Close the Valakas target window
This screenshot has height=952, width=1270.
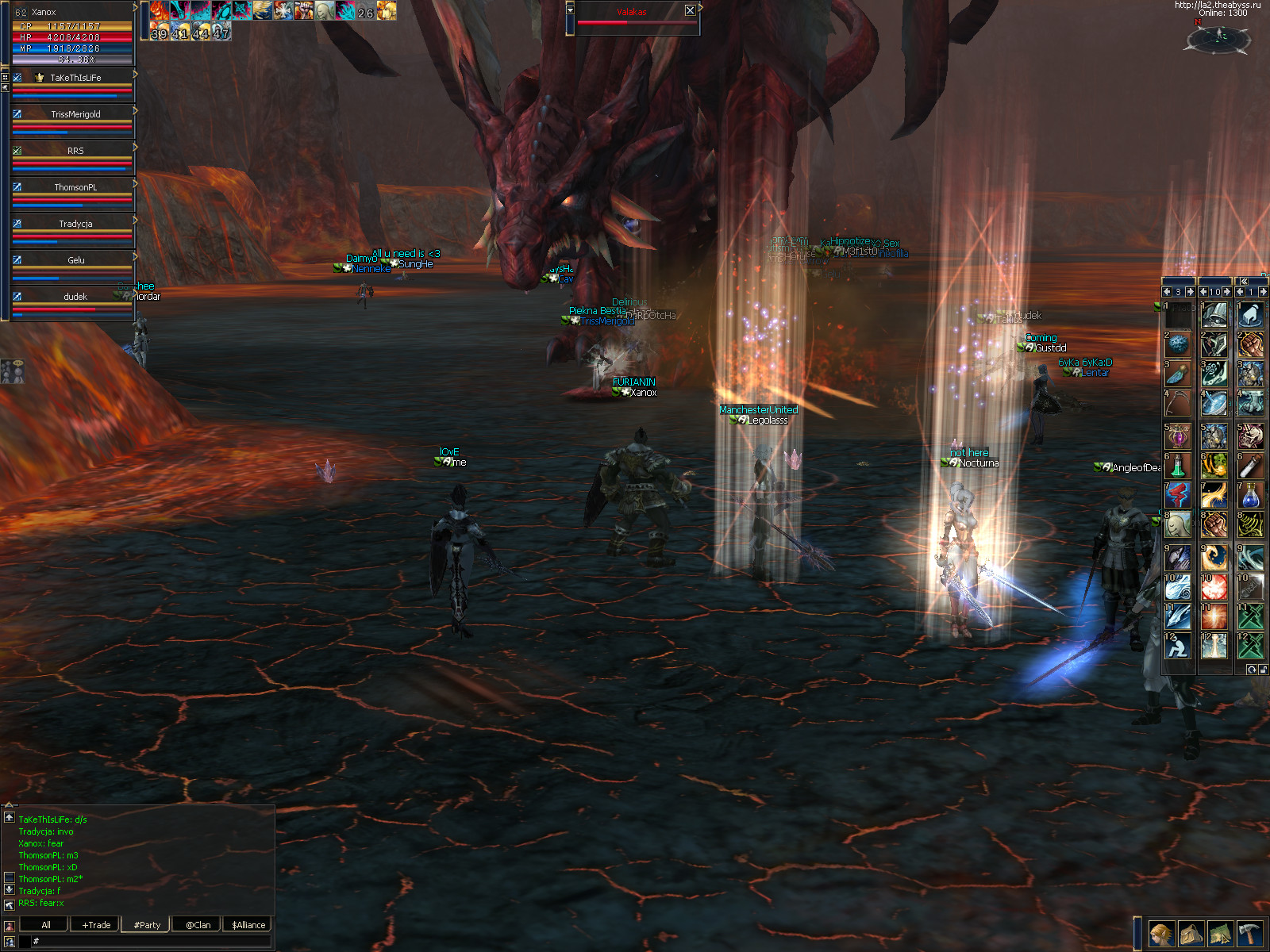[690, 10]
